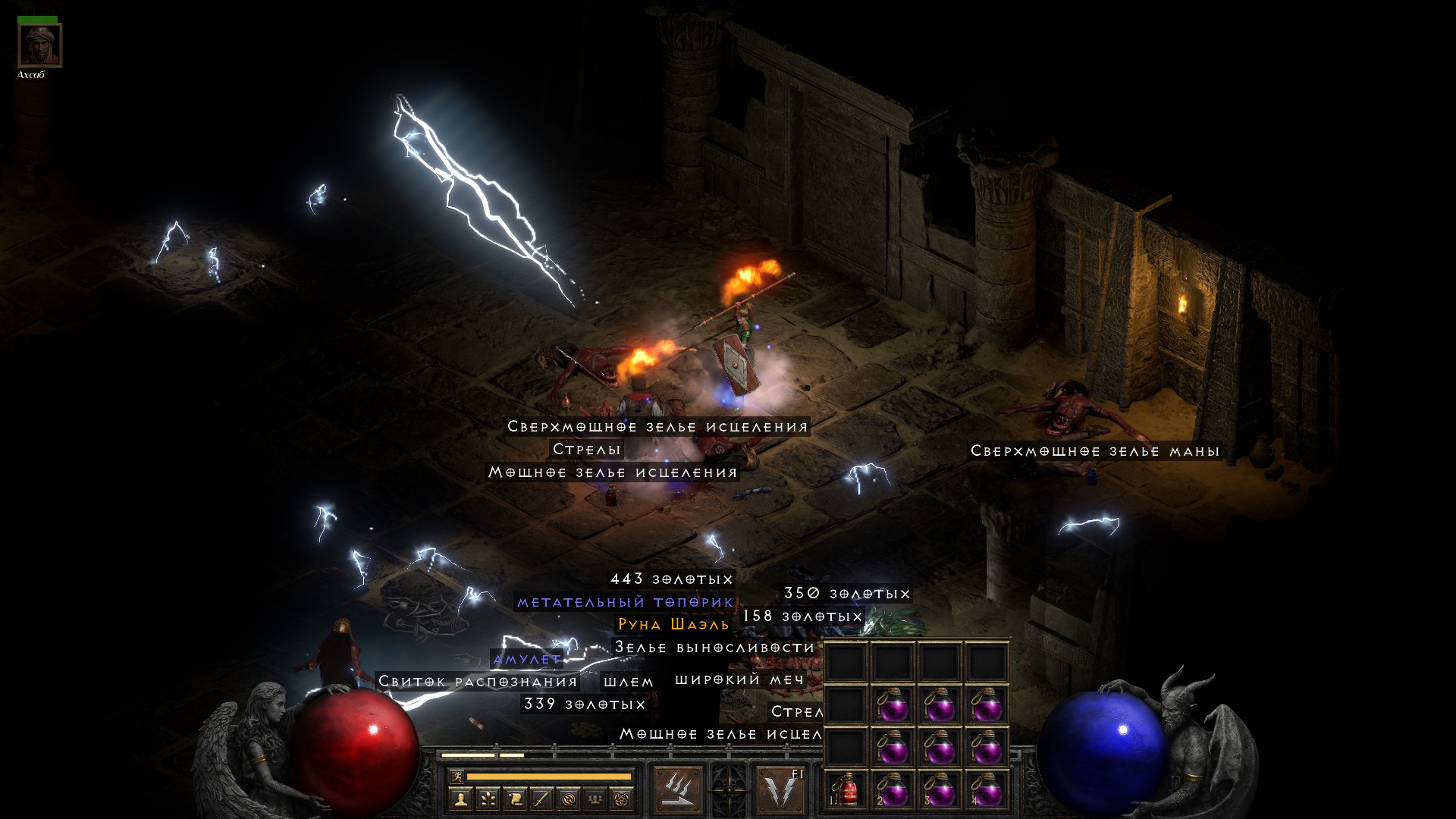Screen dimensions: 1456x819
Task: Pick up the blue Амулет label
Action: pyautogui.click(x=527, y=659)
